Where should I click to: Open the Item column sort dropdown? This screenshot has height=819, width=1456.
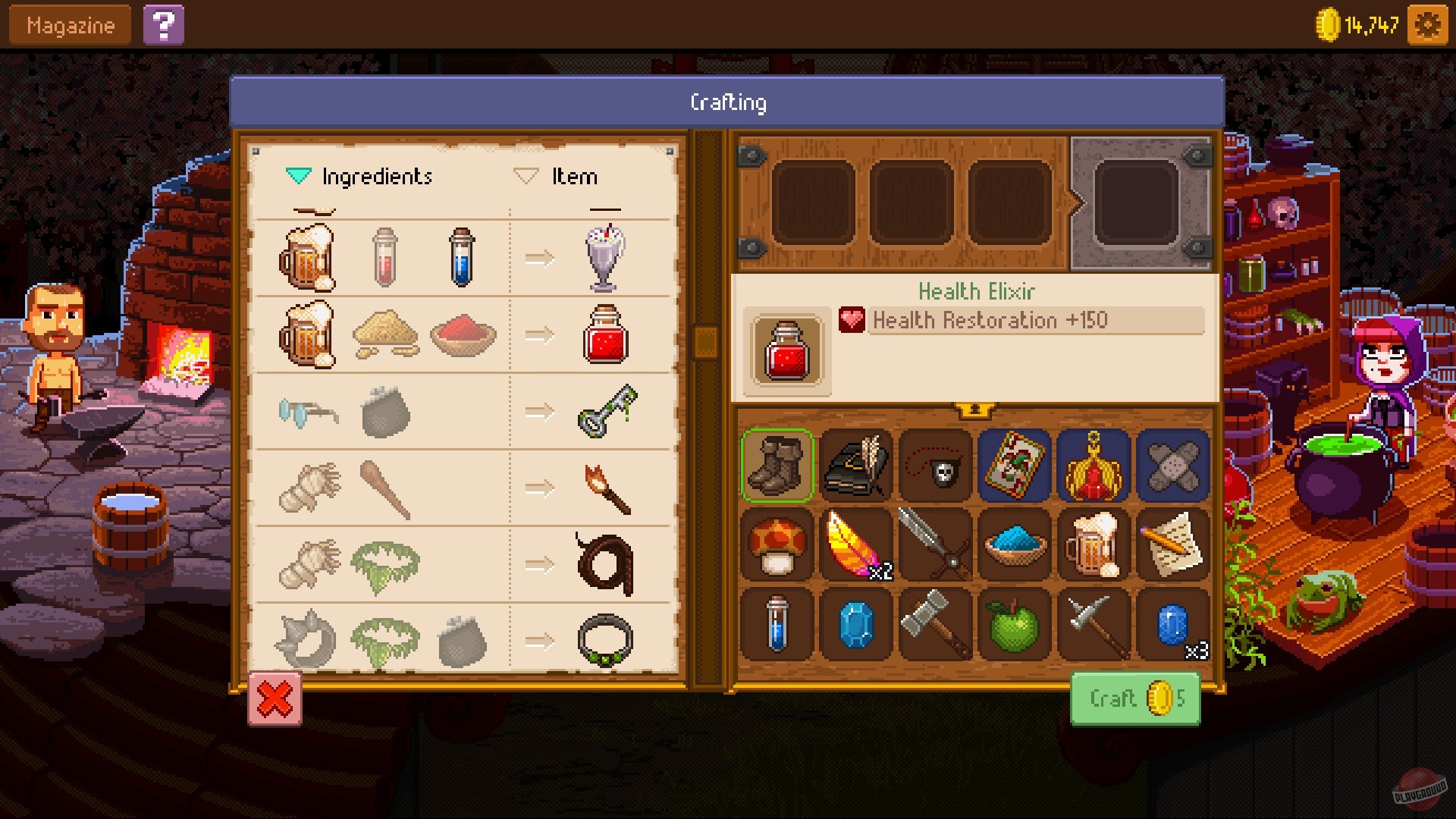(526, 175)
